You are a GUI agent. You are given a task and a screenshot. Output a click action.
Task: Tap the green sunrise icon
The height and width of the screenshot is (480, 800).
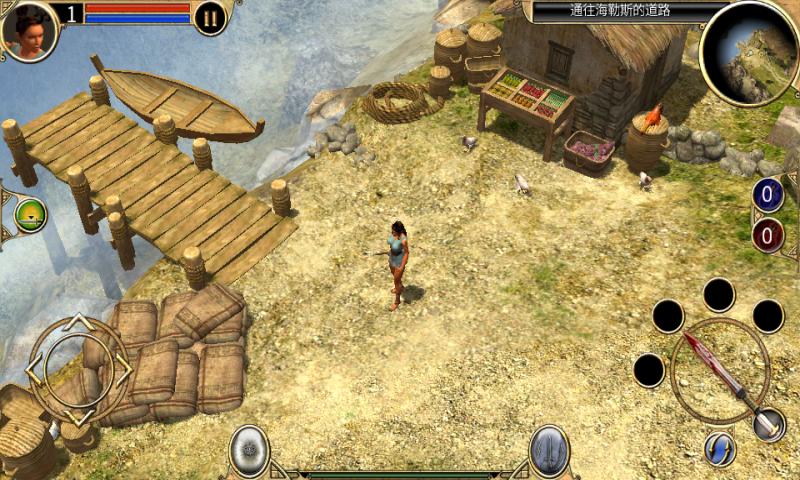(30, 215)
